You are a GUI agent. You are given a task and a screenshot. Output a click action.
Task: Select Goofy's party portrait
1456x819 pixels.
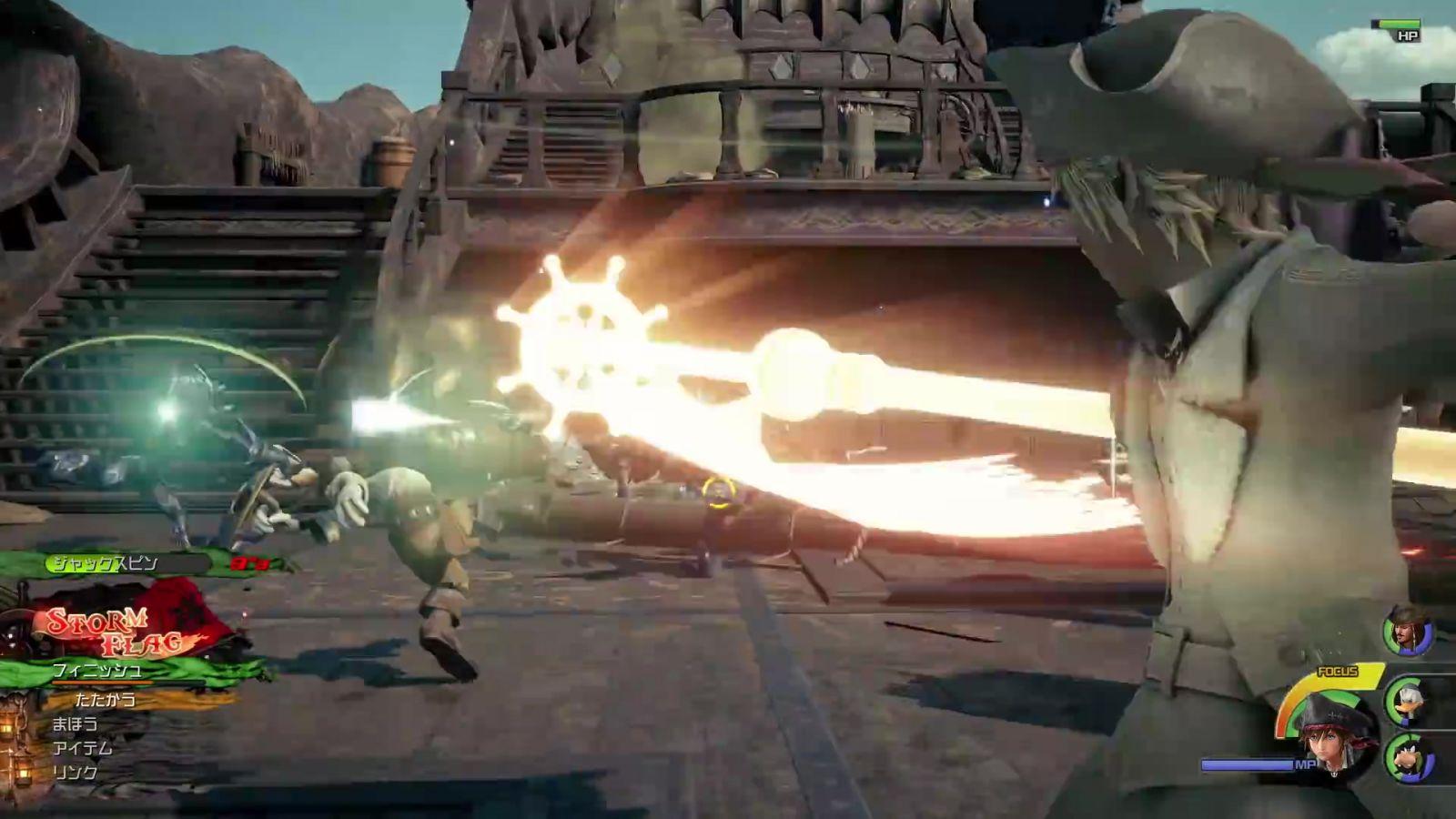(x=1409, y=758)
